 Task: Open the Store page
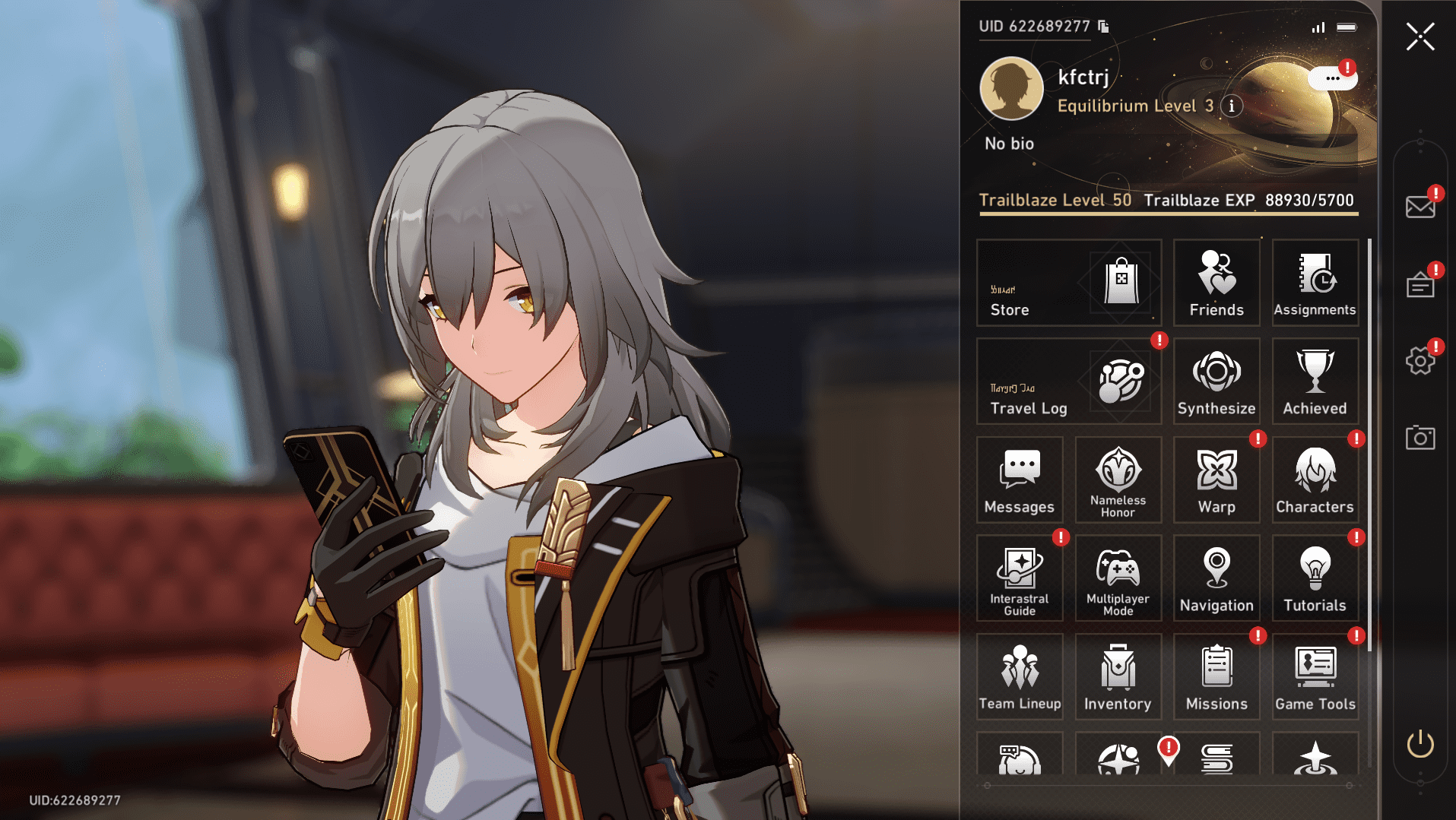pos(1068,283)
